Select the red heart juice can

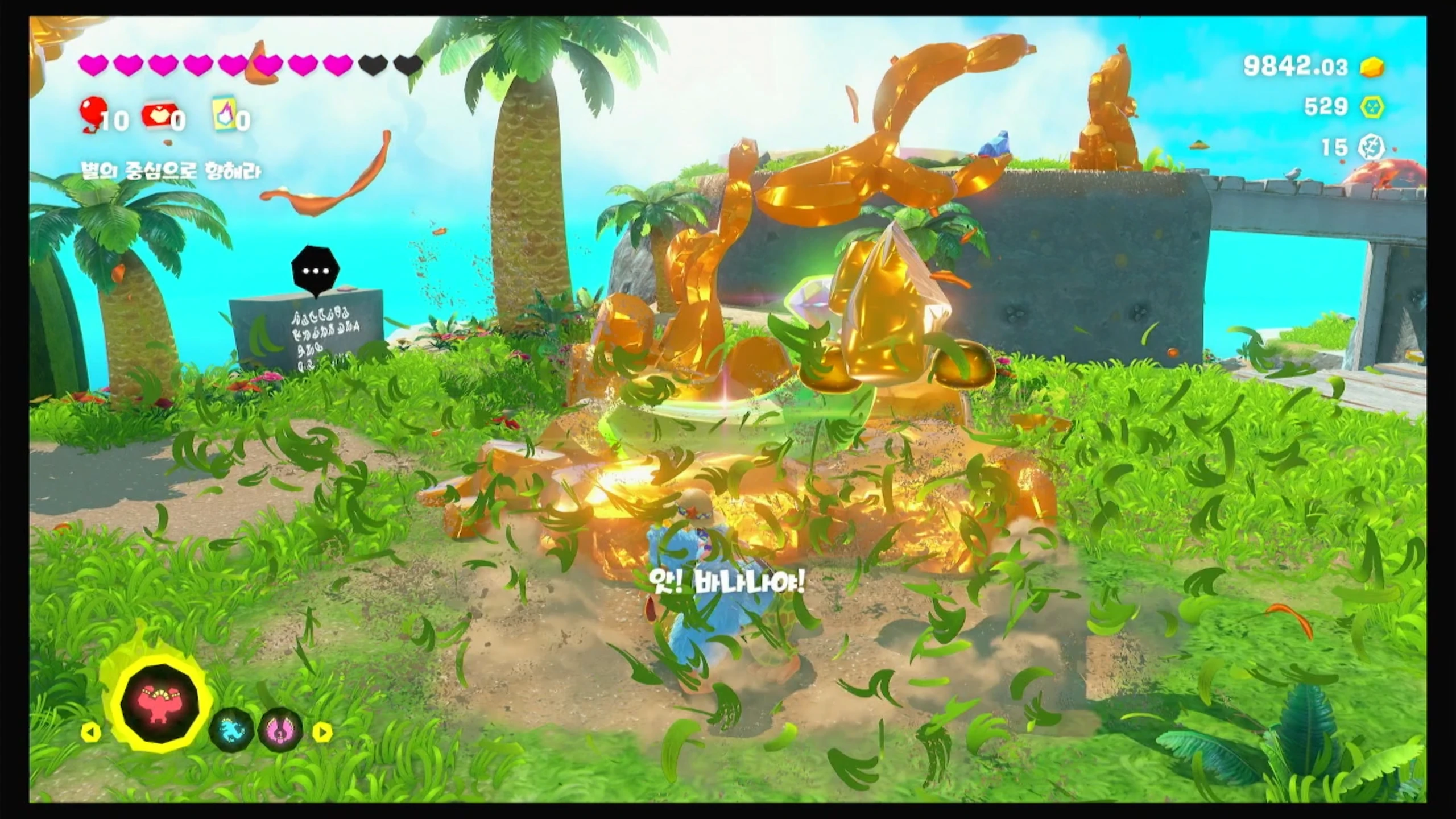[x=158, y=116]
